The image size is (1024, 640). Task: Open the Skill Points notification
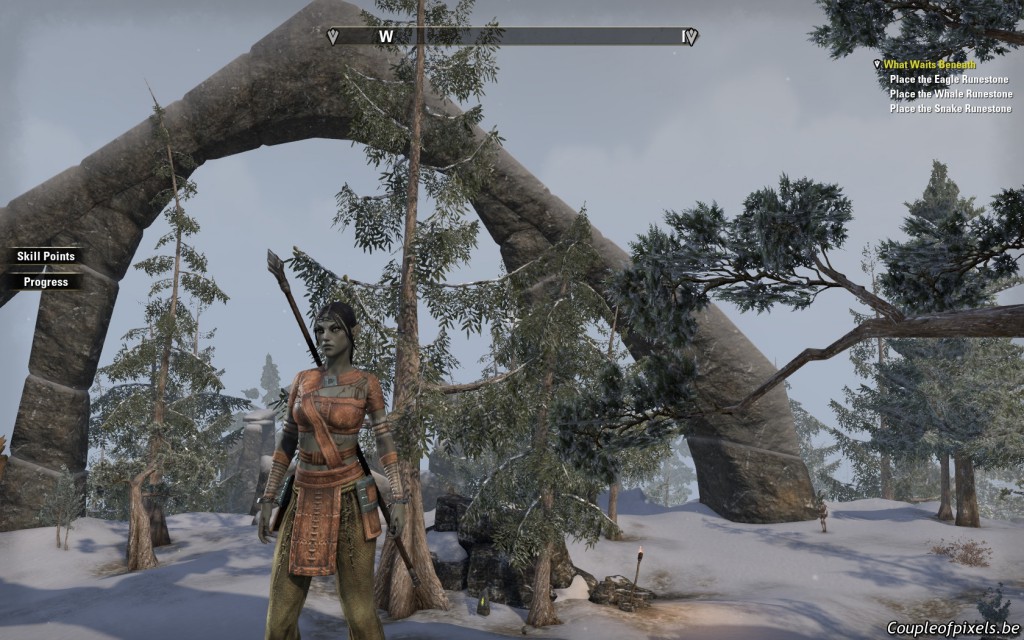point(45,256)
